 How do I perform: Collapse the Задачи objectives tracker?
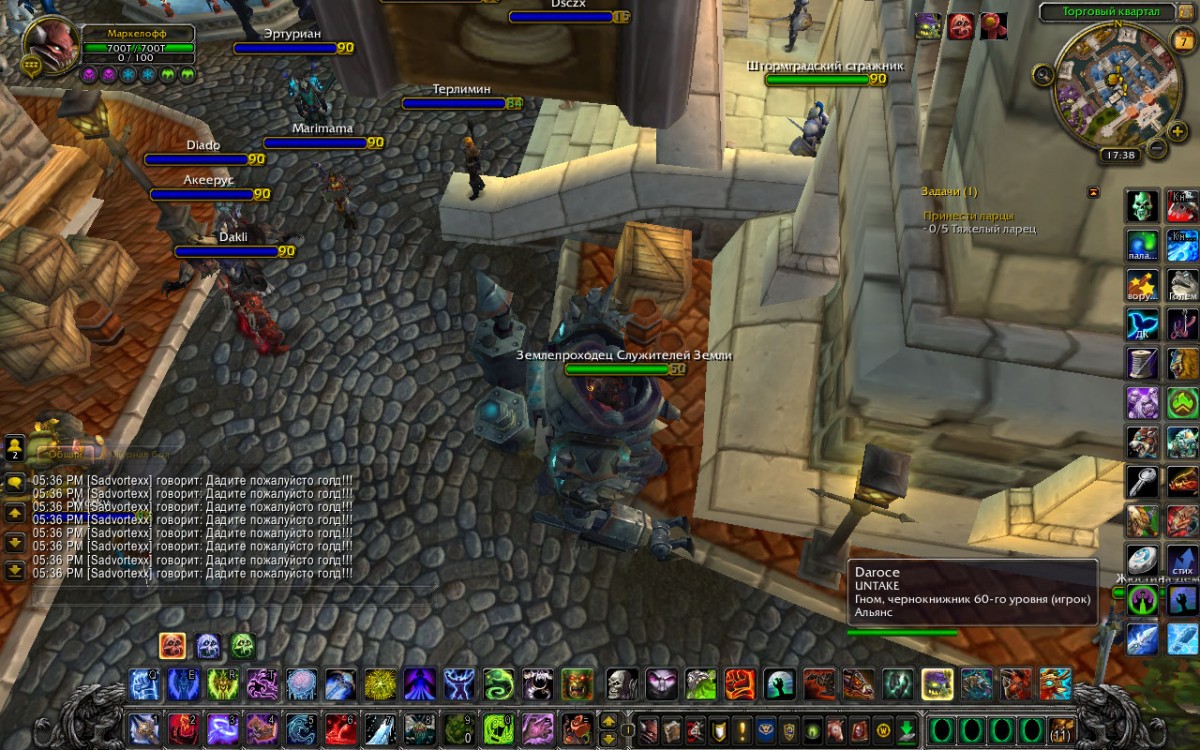[x=1093, y=192]
